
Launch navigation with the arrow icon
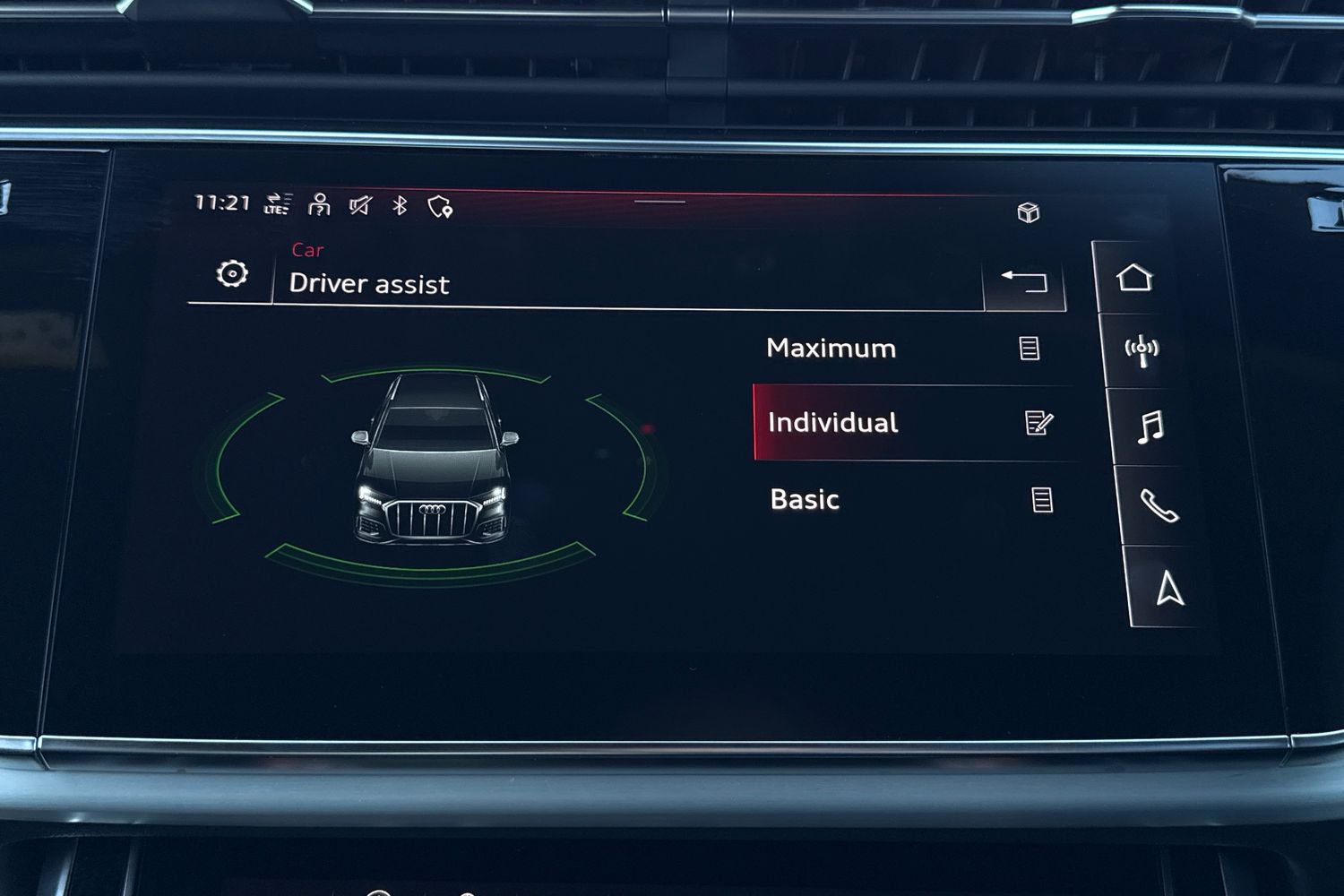(x=1169, y=589)
